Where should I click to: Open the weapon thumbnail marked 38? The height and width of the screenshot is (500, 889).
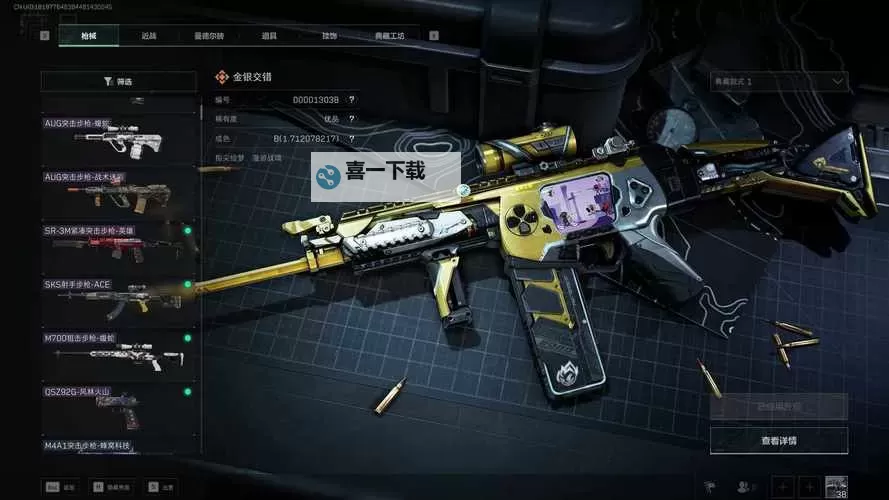(x=835, y=486)
